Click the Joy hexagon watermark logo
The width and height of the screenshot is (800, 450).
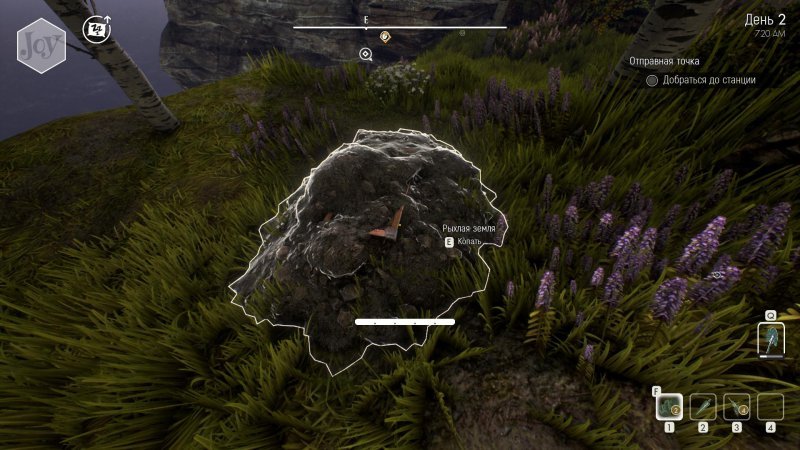pyautogui.click(x=41, y=45)
